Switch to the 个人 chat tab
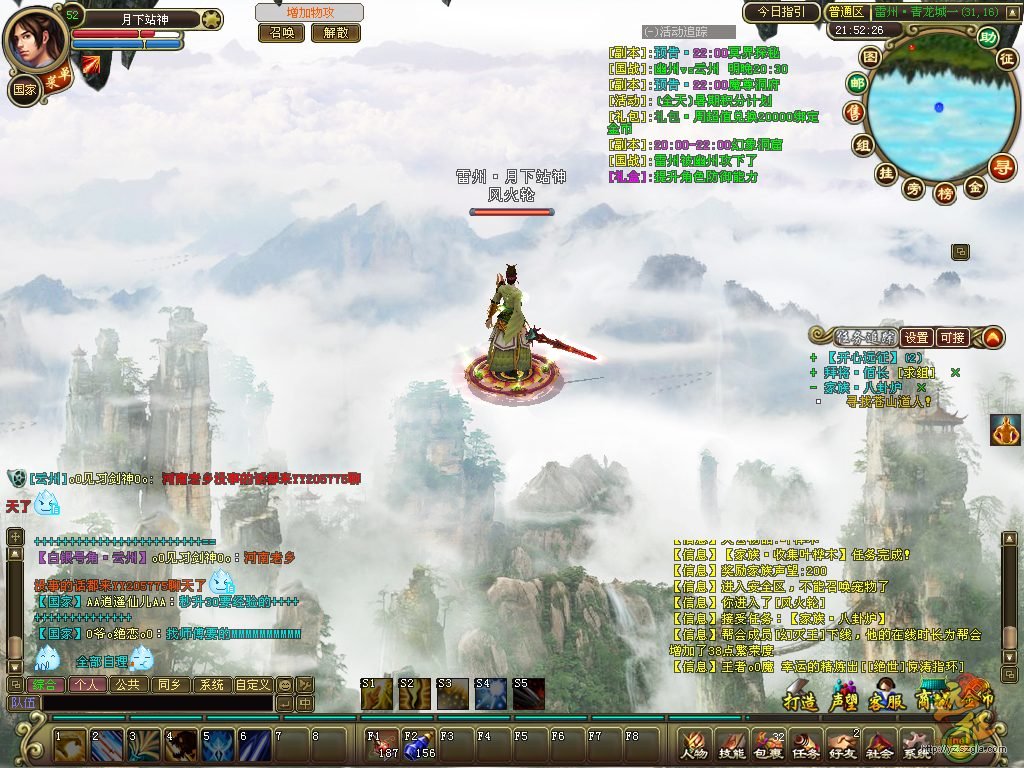This screenshot has height=768, width=1024. [87, 685]
